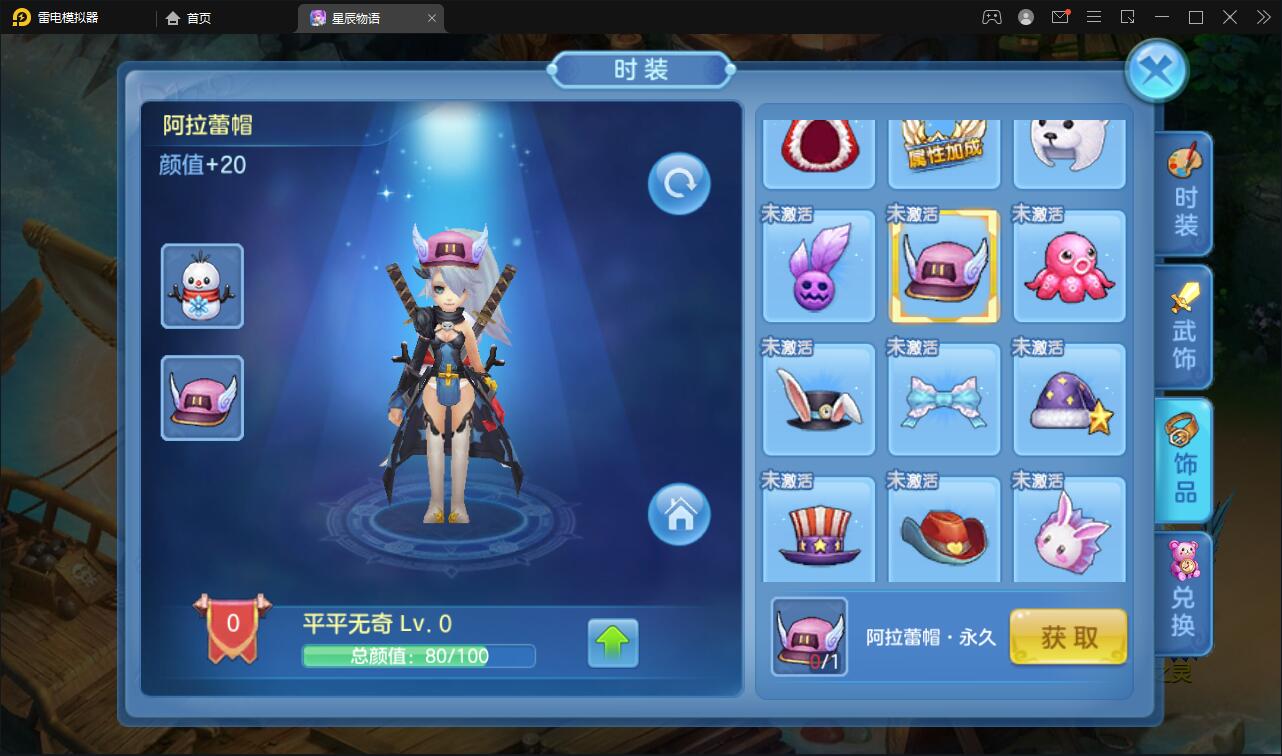Toggle the pink winged helmet equipped slot

[x=202, y=398]
